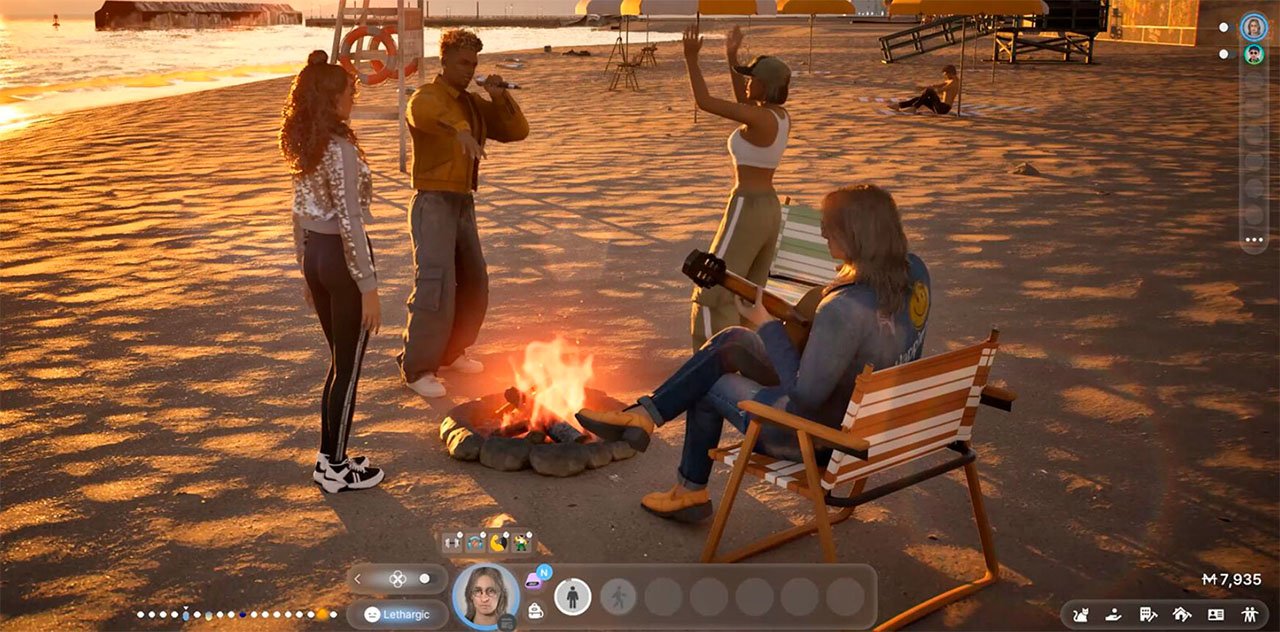Open the backpack inventory icon
Image resolution: width=1280 pixels, height=632 pixels.
(535, 611)
